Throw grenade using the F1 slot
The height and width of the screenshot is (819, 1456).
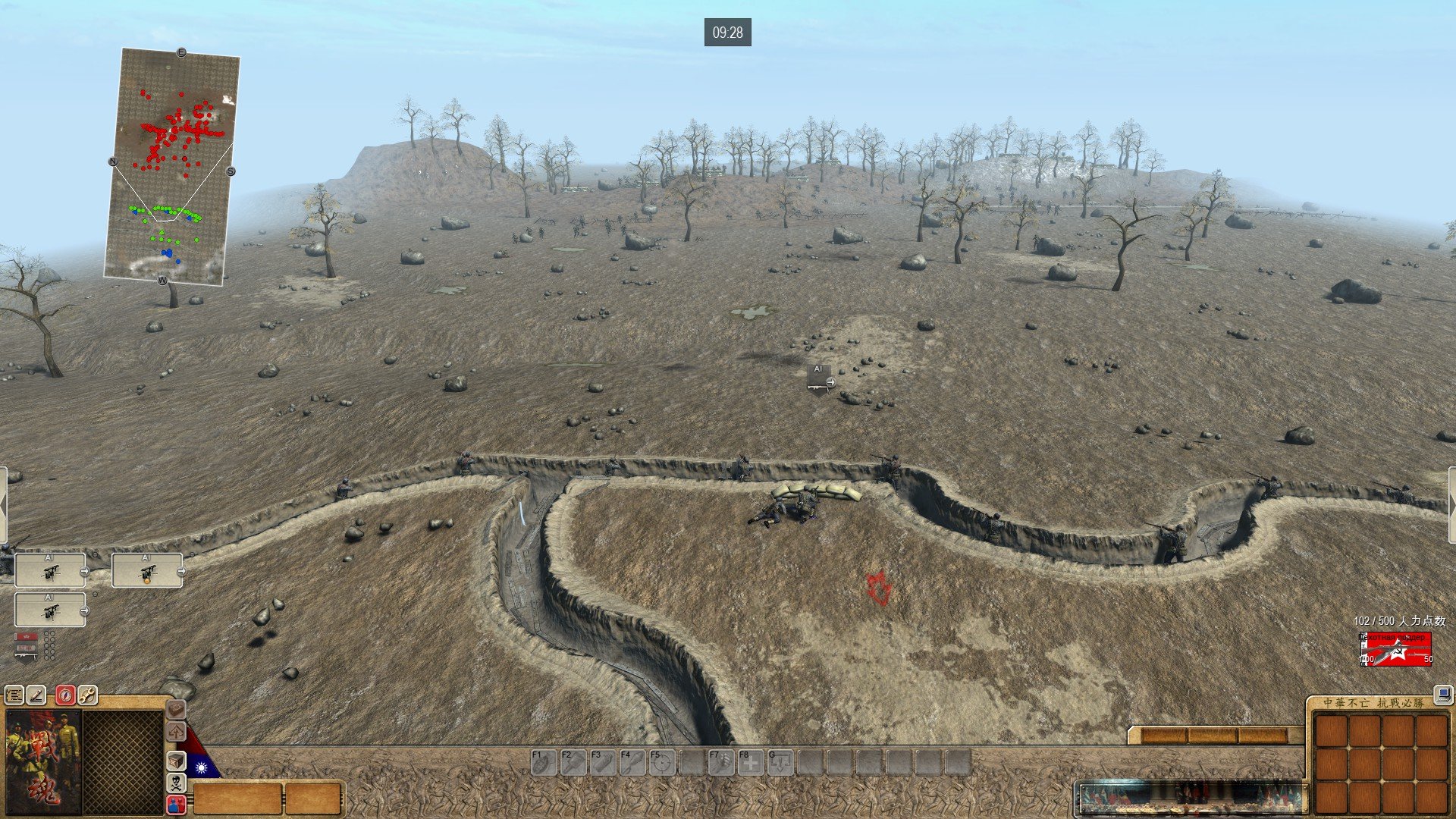[x=543, y=762]
